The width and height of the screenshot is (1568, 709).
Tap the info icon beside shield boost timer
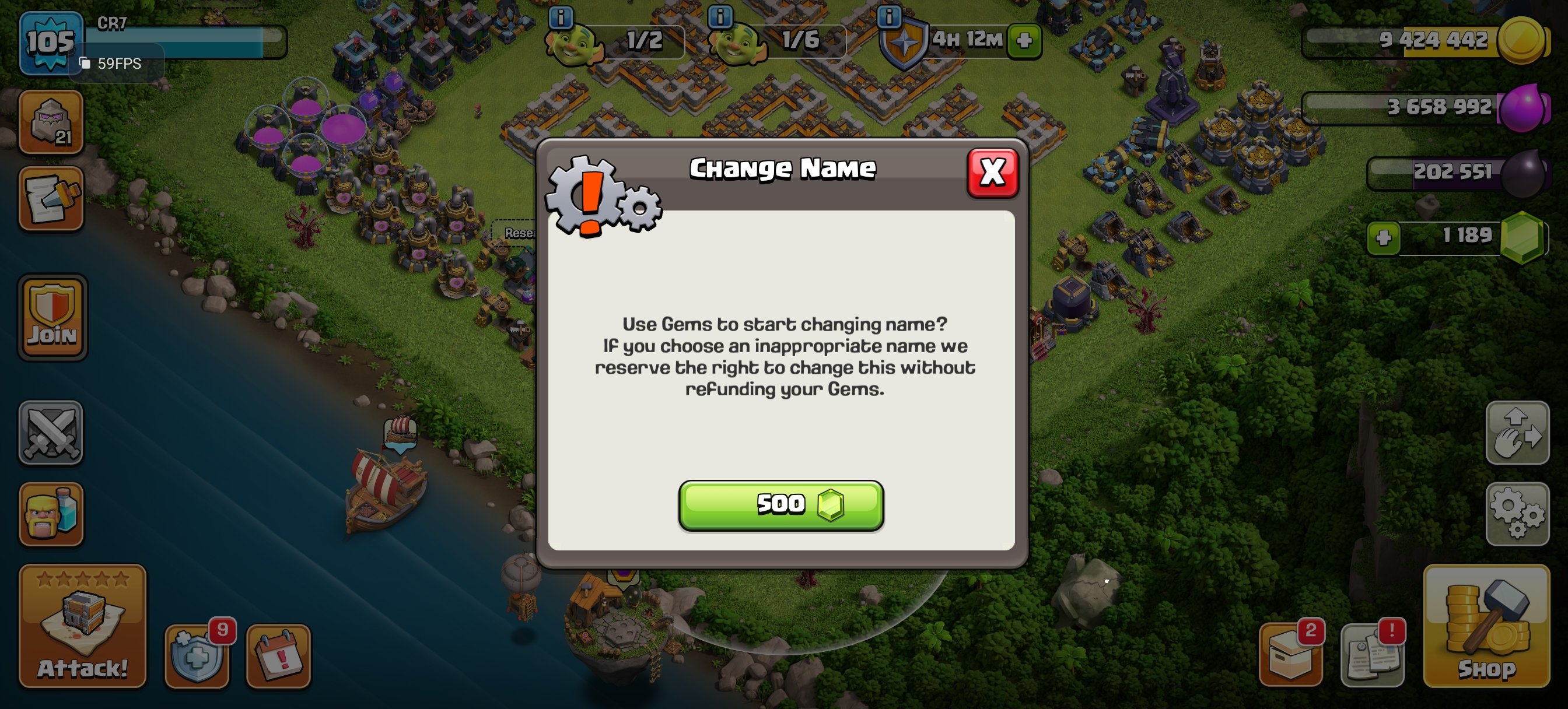coord(890,17)
